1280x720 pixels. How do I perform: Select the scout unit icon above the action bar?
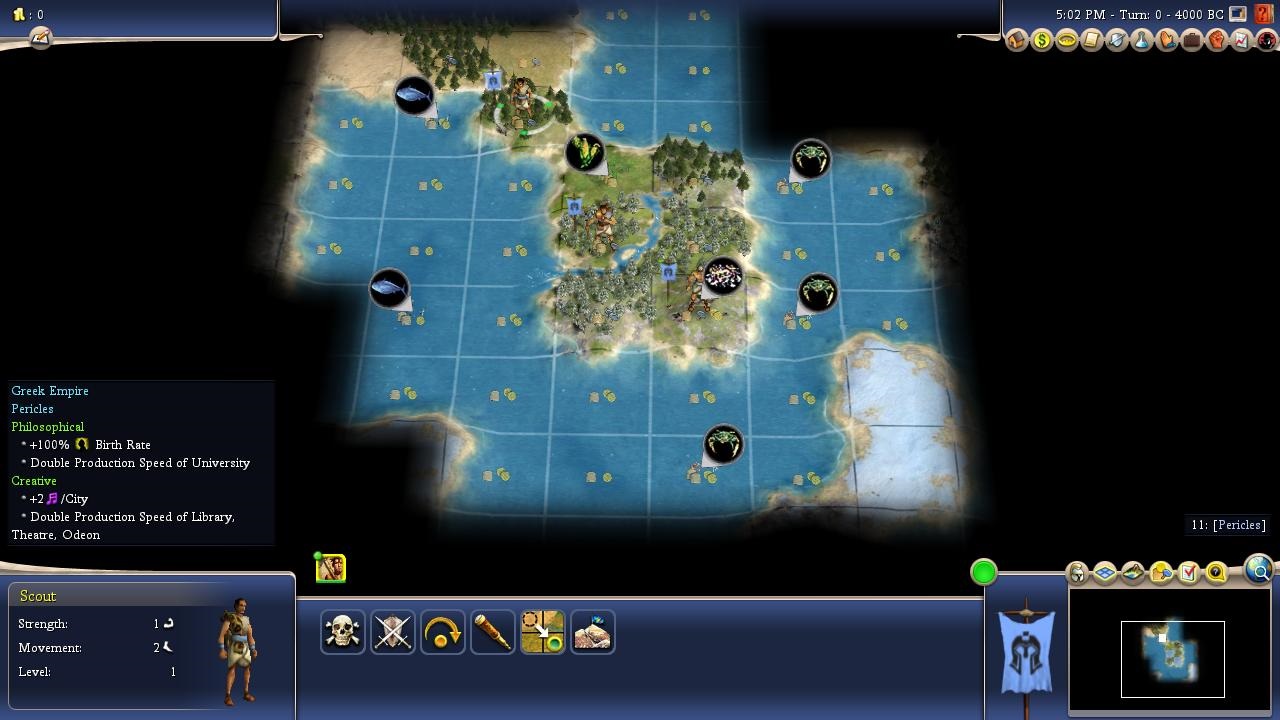[331, 568]
